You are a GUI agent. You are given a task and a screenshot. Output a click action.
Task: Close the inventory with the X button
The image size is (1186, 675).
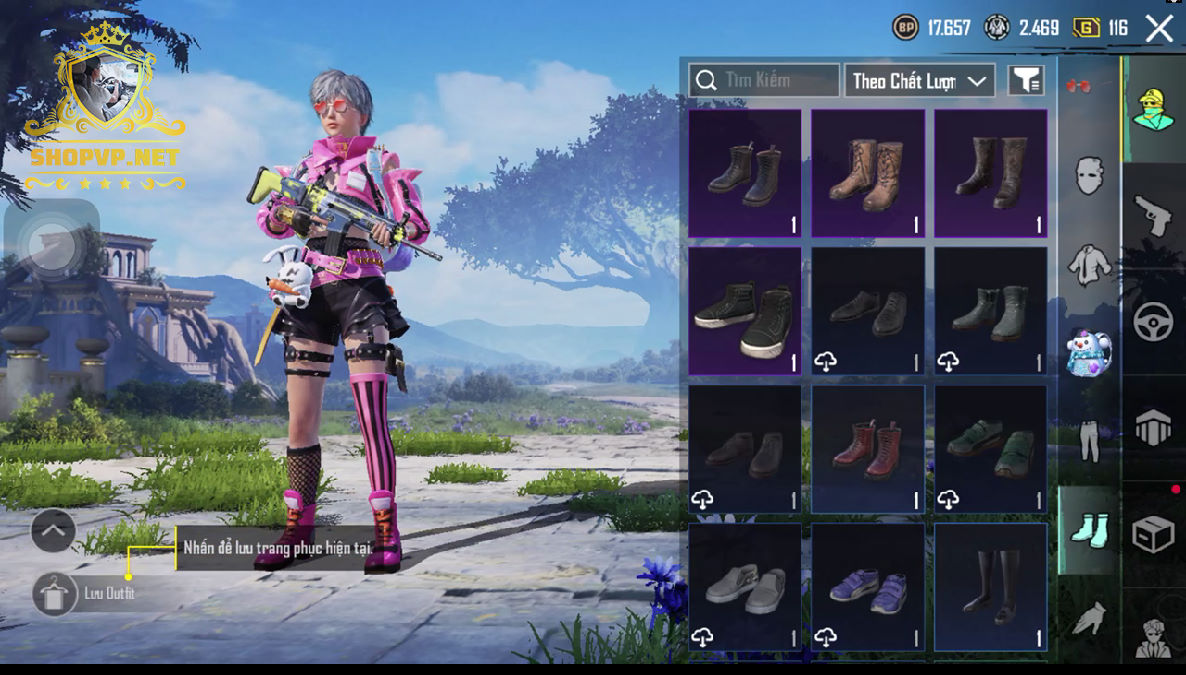pos(1159,28)
